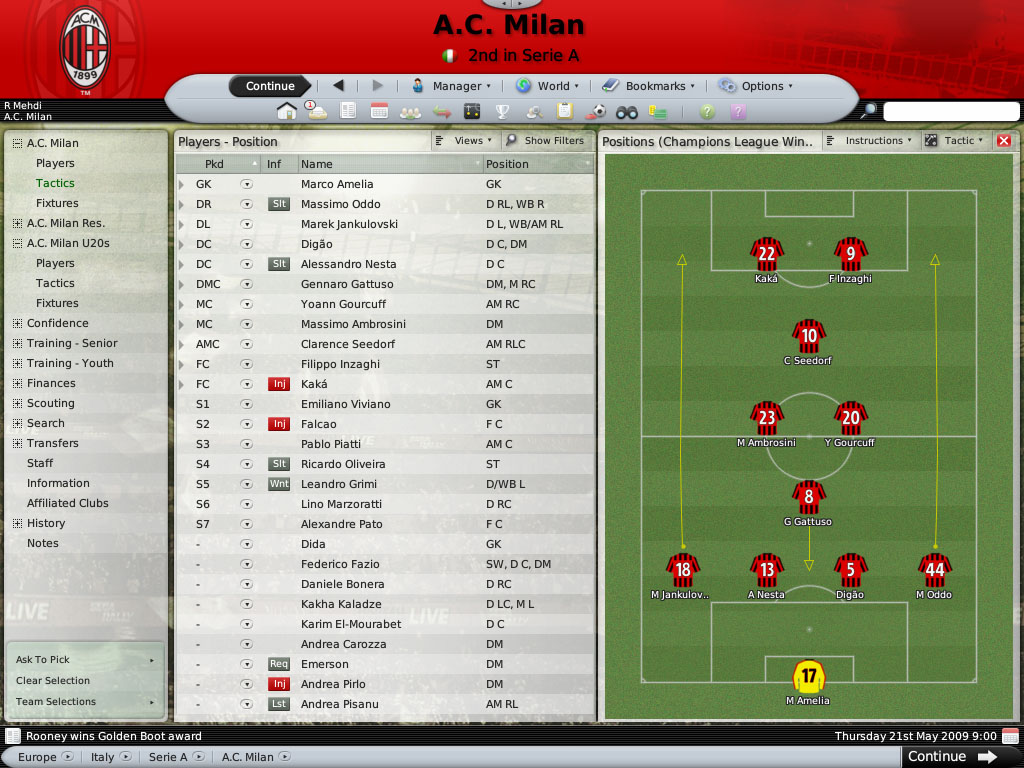Open the Tactic dropdown

point(957,141)
